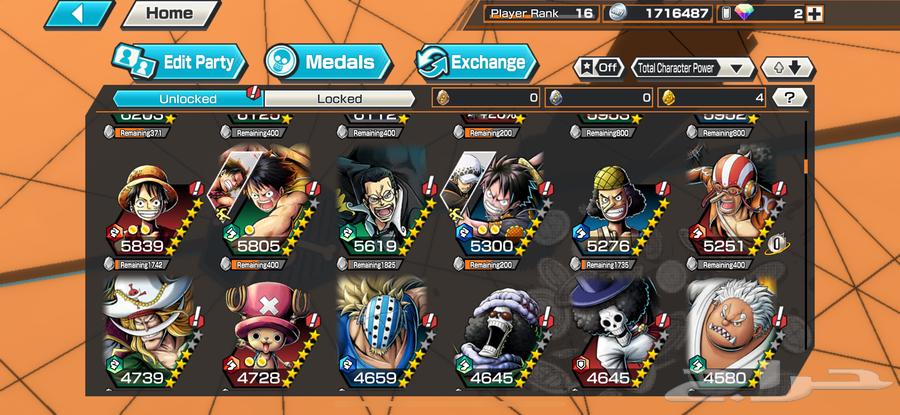Open the question mark help button
900x415 pixels.
point(790,98)
